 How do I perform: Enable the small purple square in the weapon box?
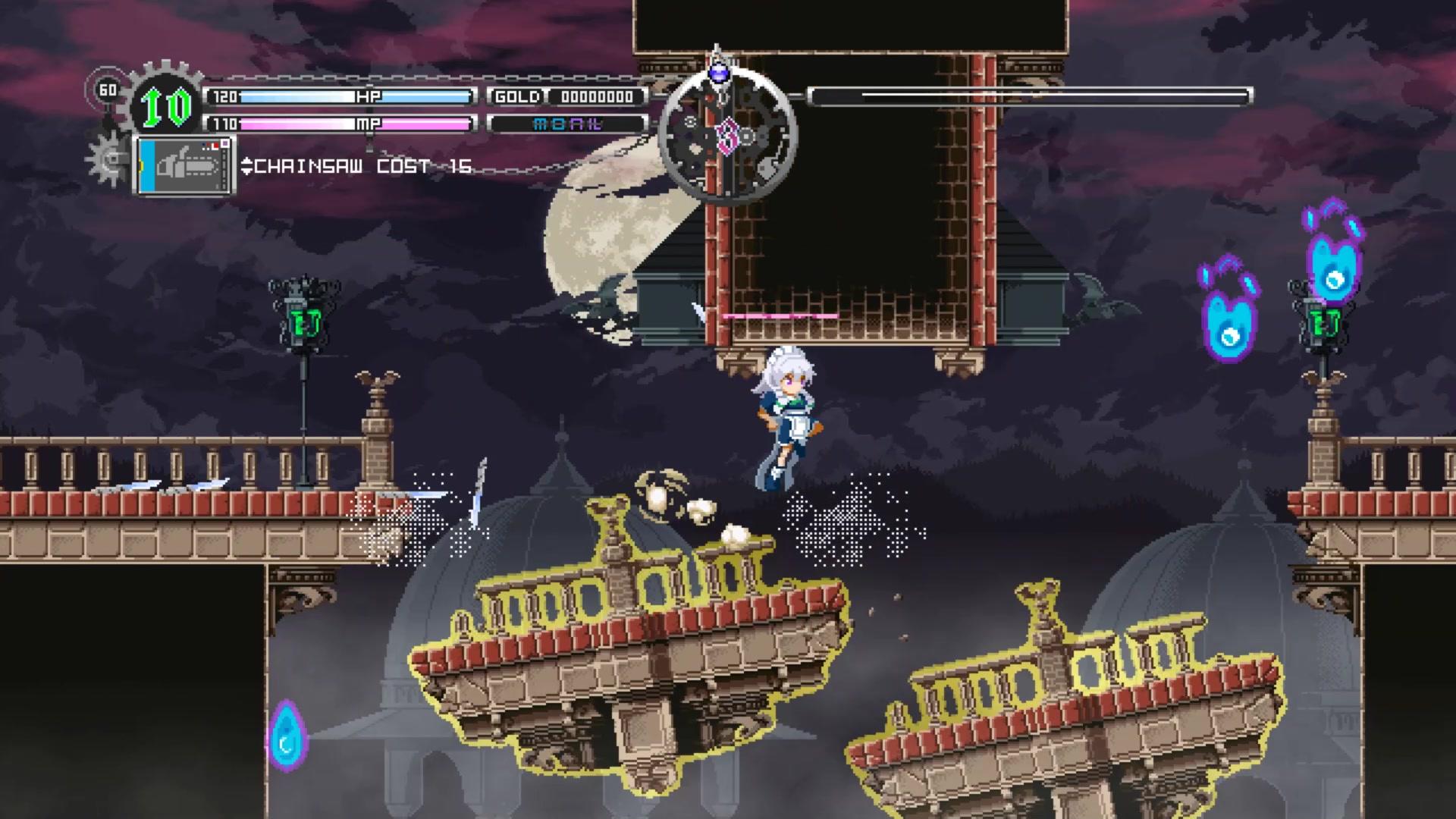tap(225, 143)
